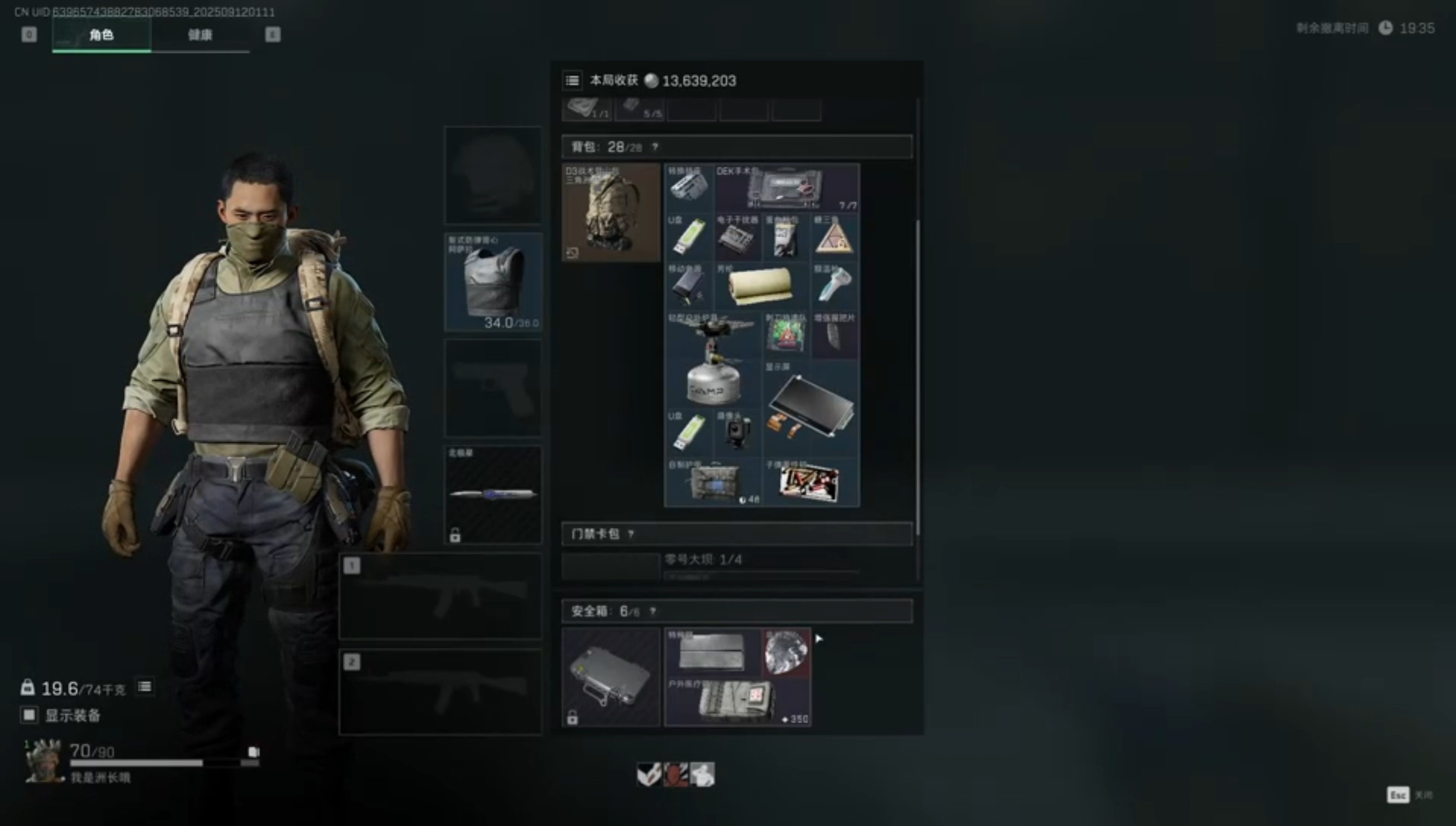
Task: Show the 背包 backpack help tooltip
Action: [655, 147]
